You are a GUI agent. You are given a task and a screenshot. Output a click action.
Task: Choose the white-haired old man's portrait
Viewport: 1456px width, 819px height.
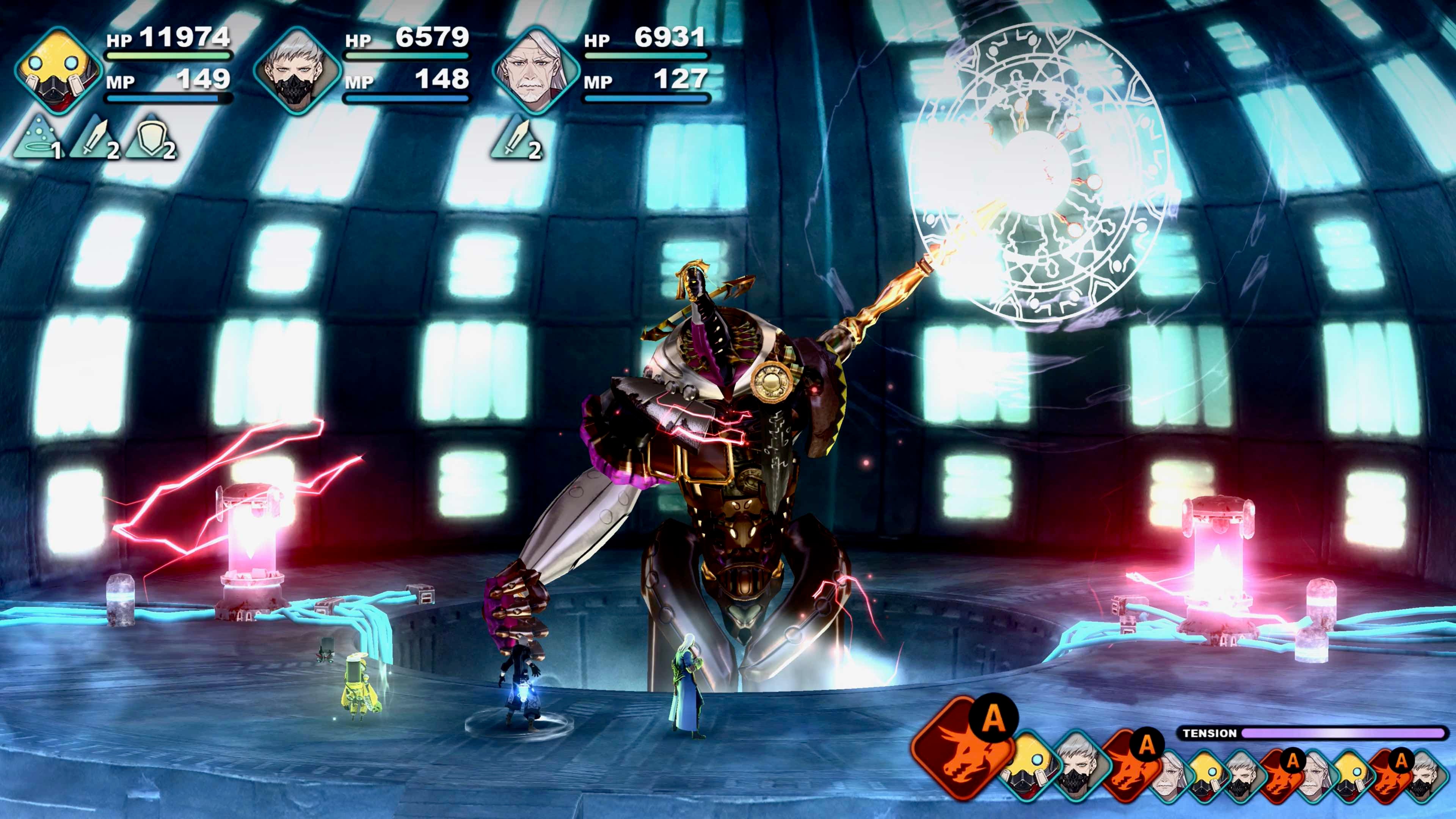point(534,71)
